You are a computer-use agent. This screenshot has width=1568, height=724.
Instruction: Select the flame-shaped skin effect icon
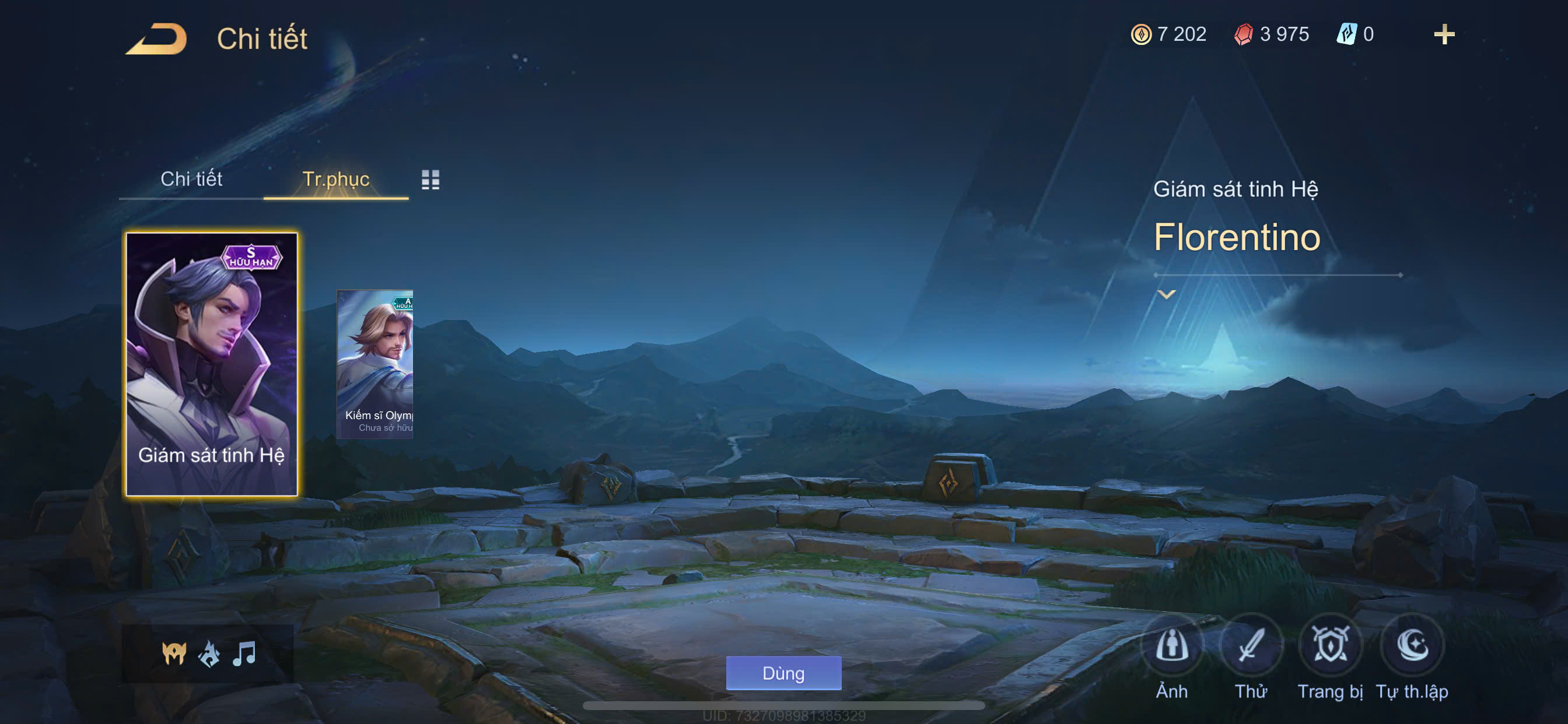[x=209, y=654]
